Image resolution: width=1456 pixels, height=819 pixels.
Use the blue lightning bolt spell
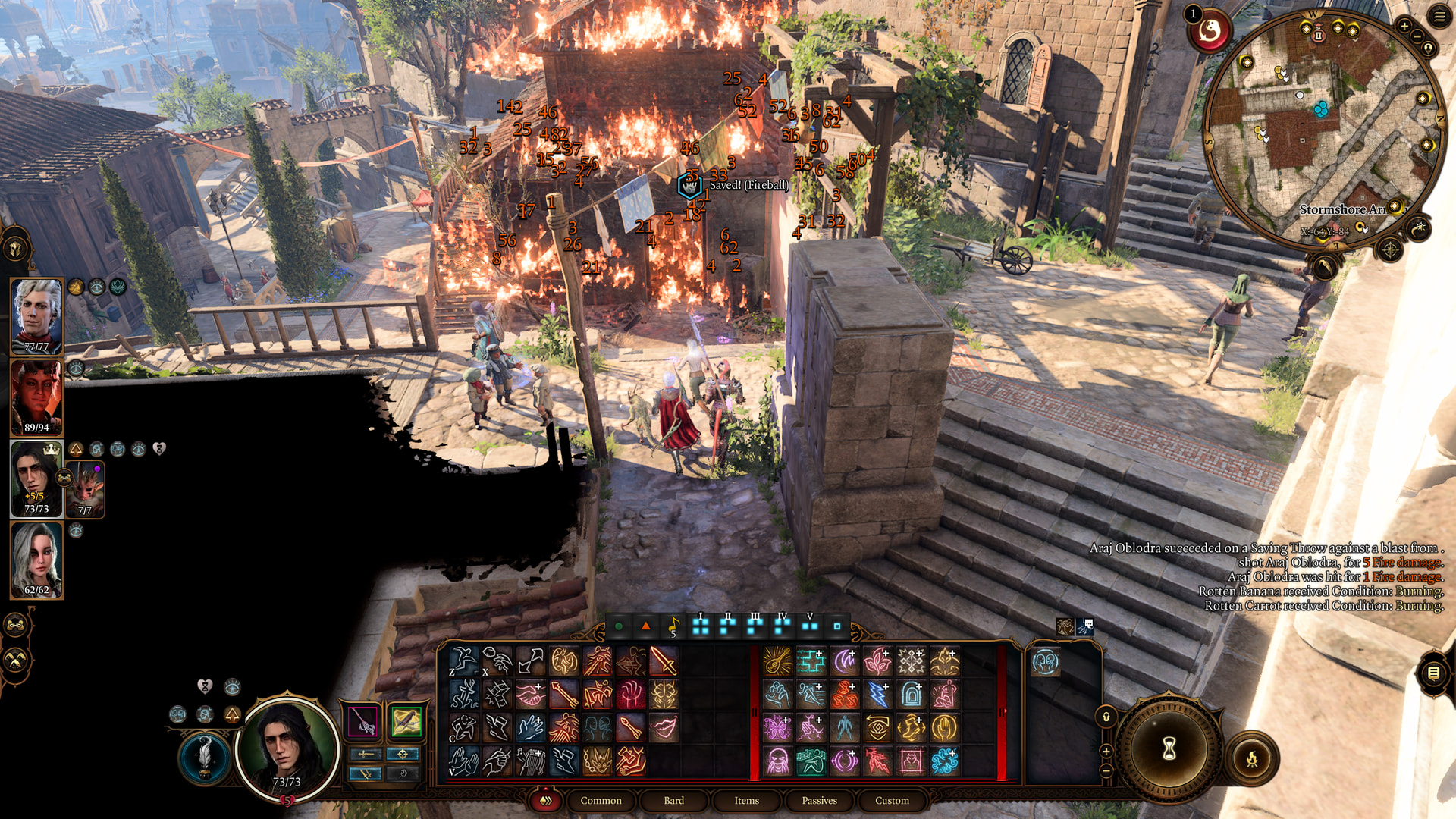(x=877, y=695)
